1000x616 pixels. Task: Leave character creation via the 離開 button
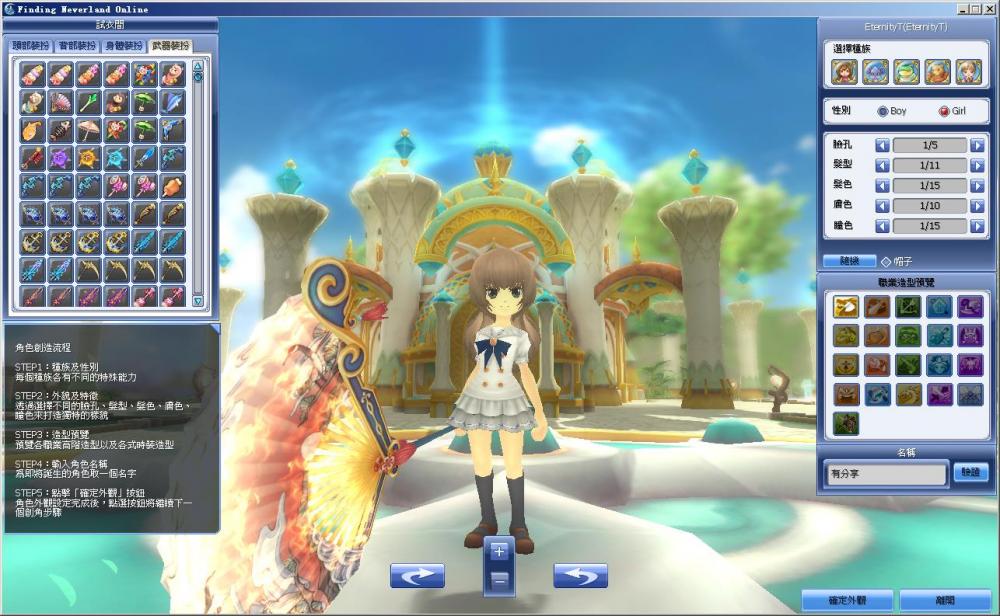(x=945, y=600)
